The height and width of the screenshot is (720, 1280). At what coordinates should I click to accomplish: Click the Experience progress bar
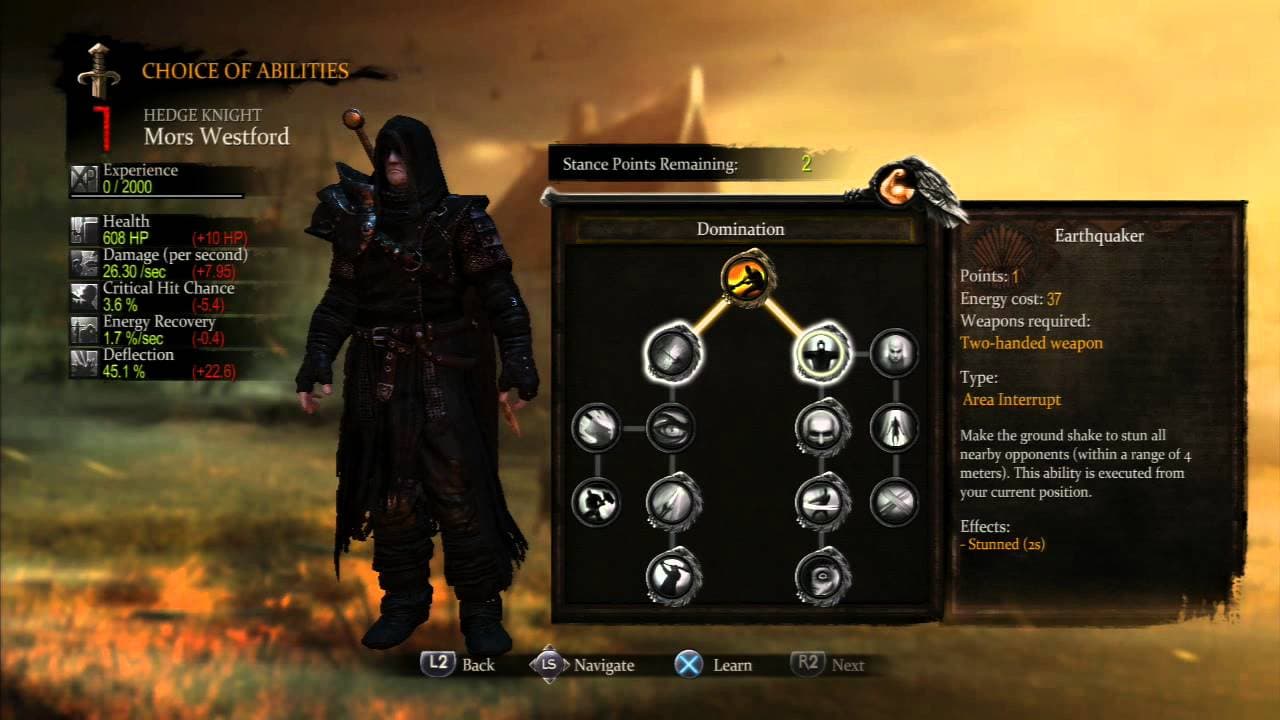coord(155,196)
